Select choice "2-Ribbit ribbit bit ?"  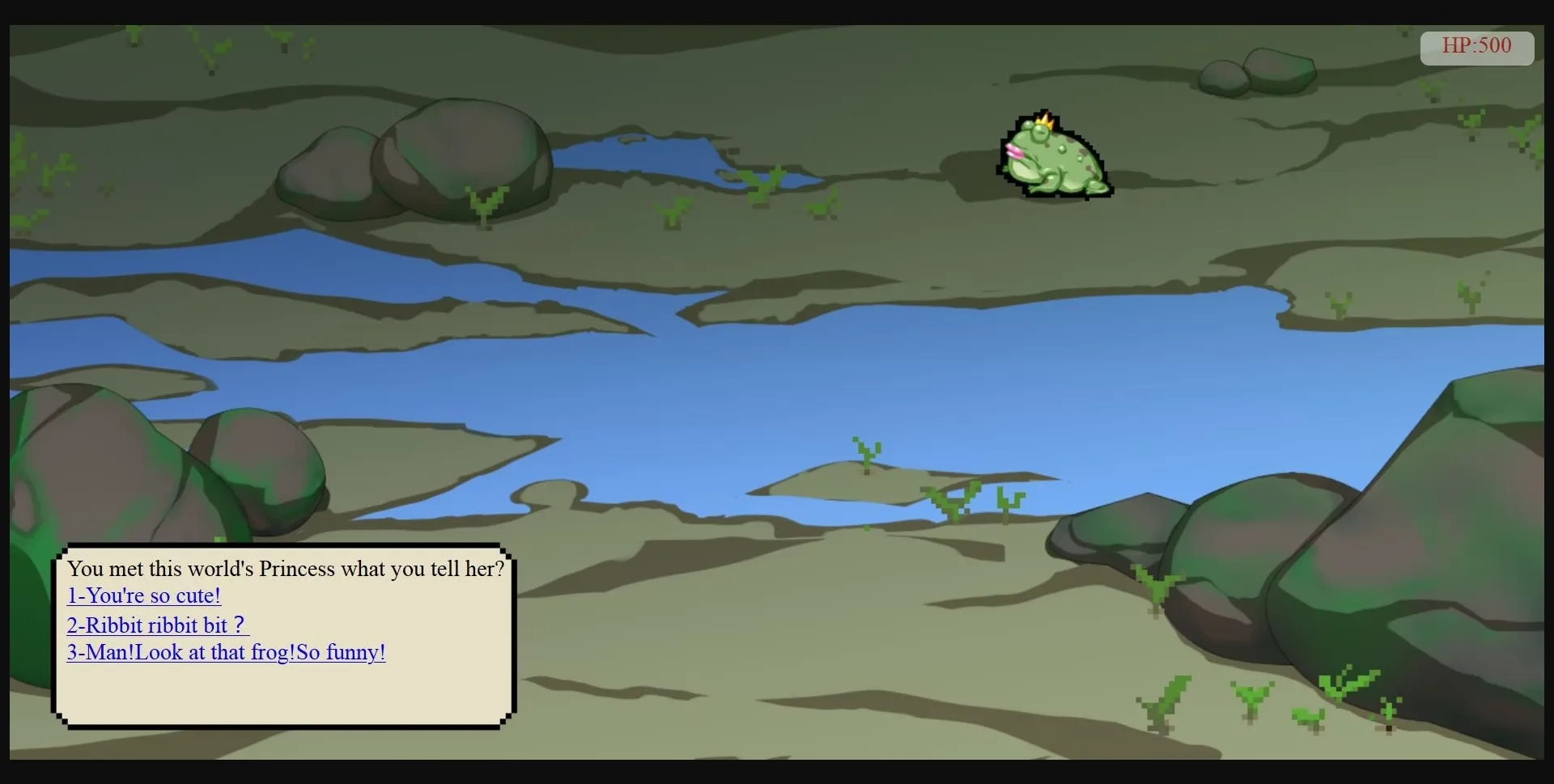tap(157, 625)
